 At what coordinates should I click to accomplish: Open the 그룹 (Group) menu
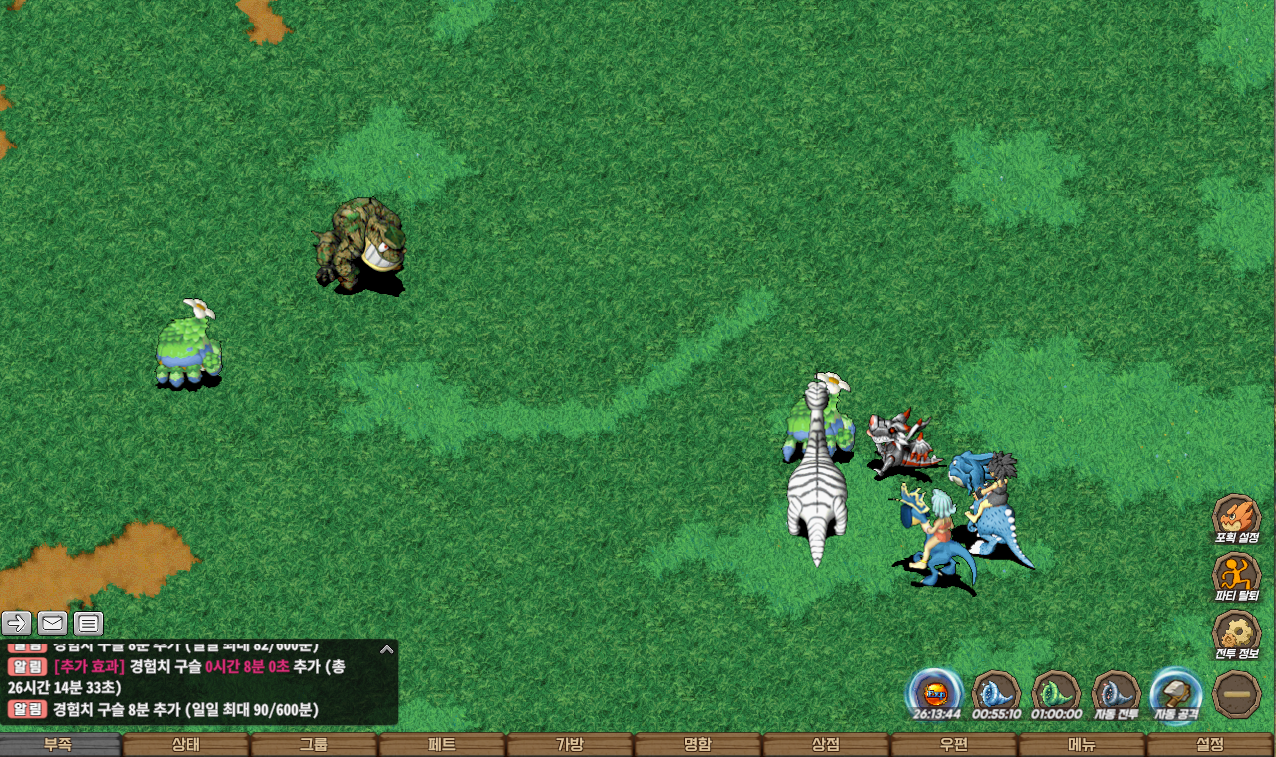tap(314, 745)
